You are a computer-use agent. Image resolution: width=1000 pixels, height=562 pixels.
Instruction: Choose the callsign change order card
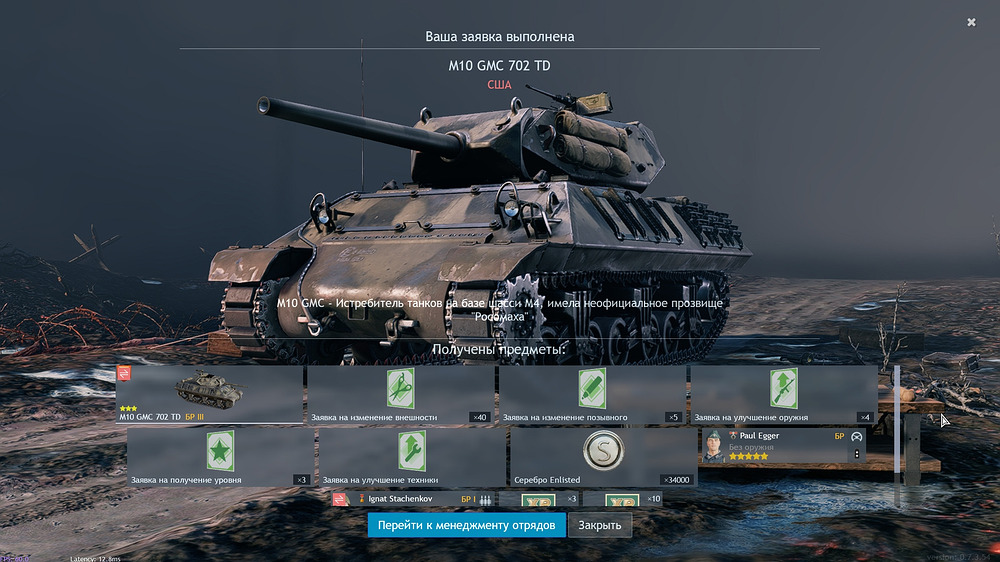[x=592, y=394]
